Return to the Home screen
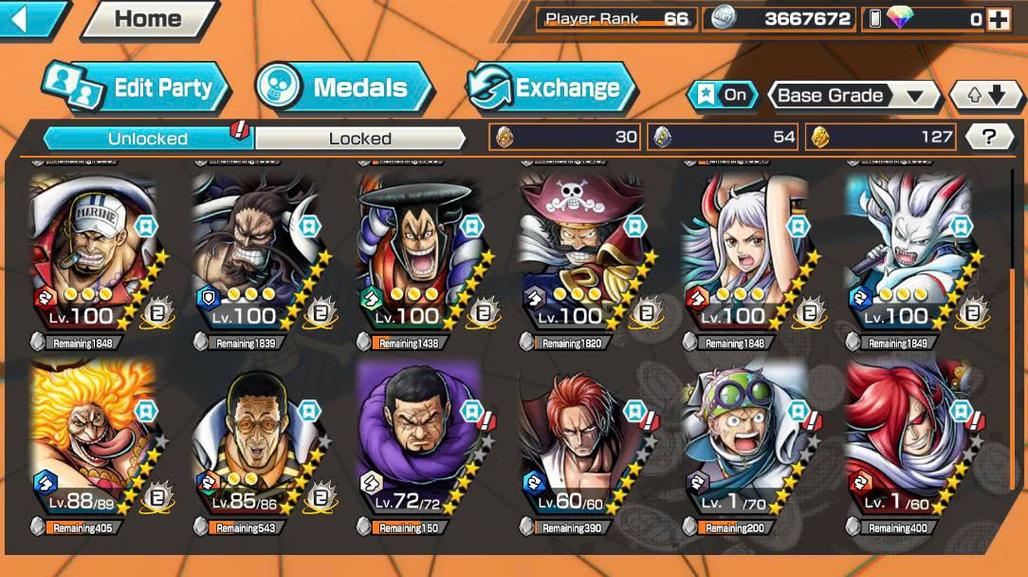 point(147,19)
